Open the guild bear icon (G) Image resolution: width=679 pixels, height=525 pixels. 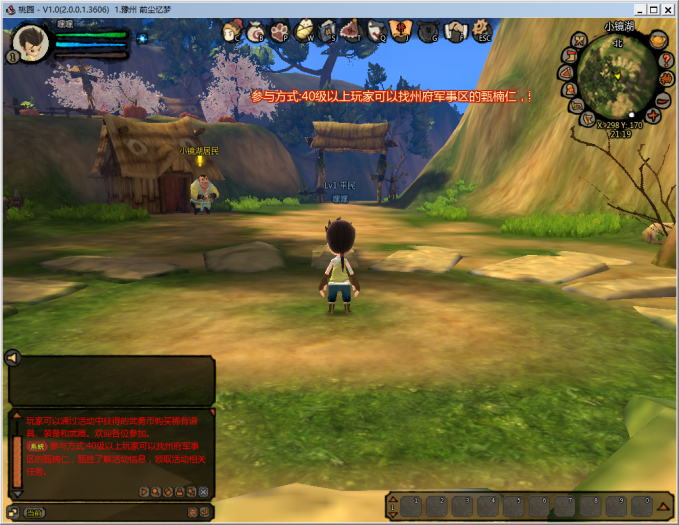coord(428,32)
